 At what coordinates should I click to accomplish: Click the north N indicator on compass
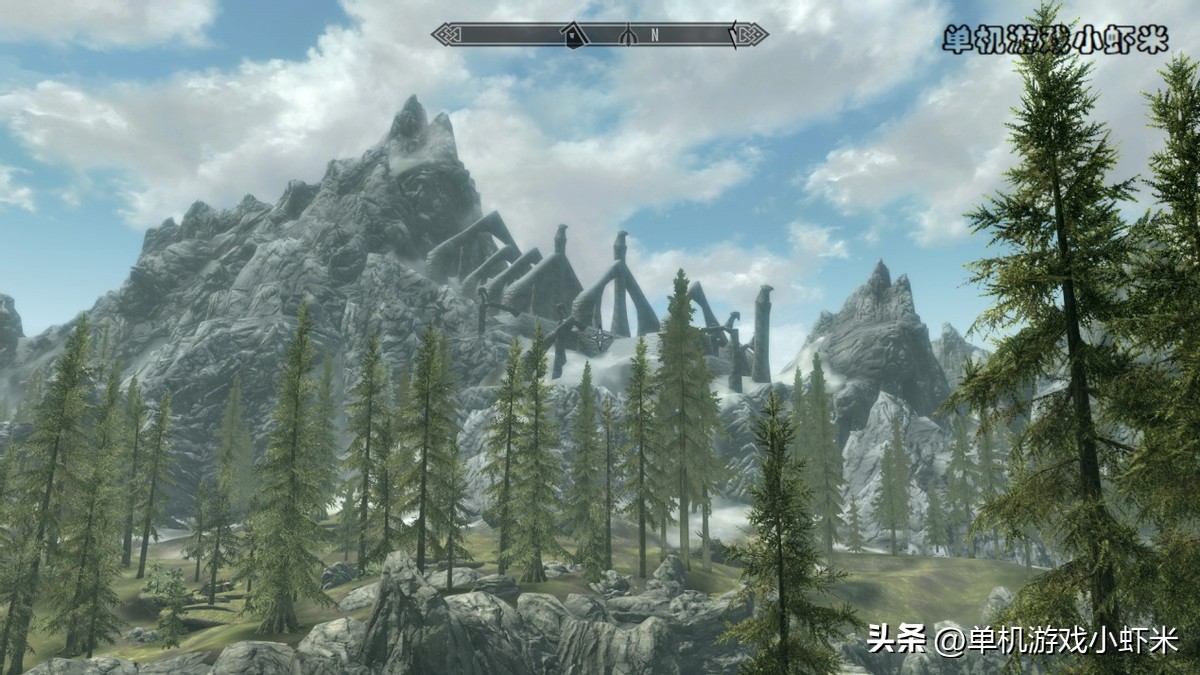655,35
